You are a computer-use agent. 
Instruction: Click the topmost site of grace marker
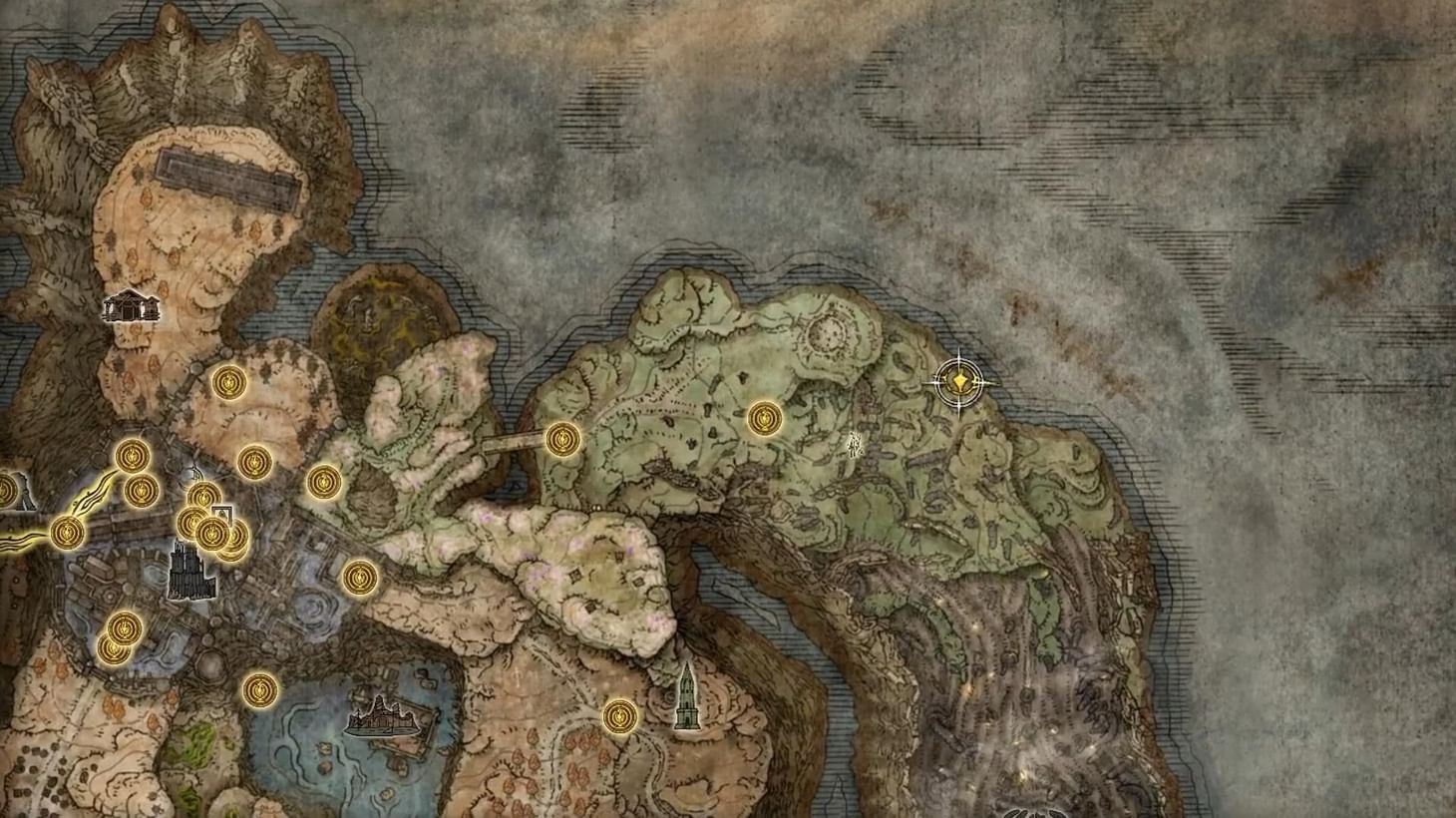[x=227, y=383]
